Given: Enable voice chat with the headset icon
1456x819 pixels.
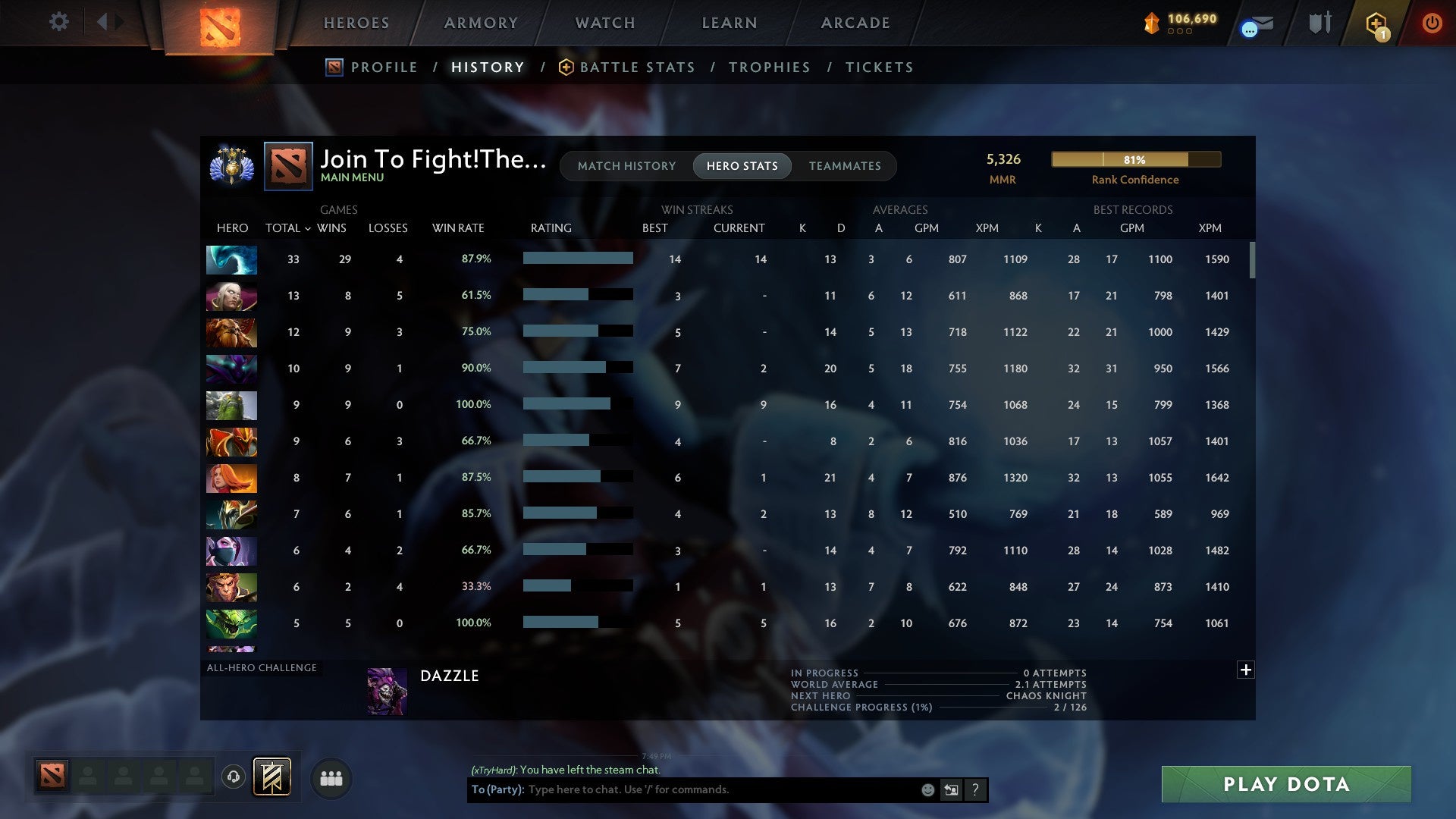Looking at the screenshot, I should 234,777.
